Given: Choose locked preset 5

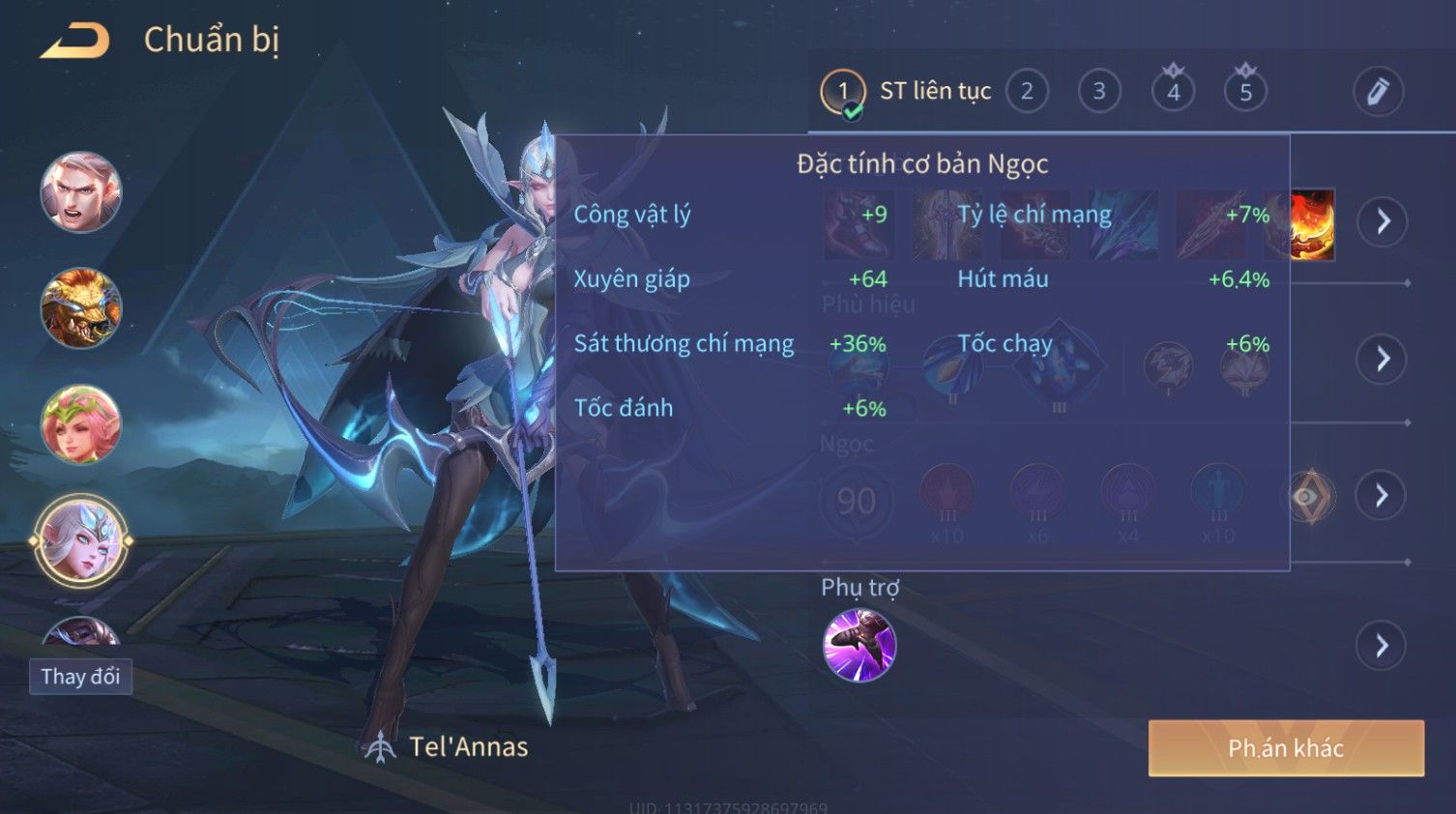Looking at the screenshot, I should 1245,92.
